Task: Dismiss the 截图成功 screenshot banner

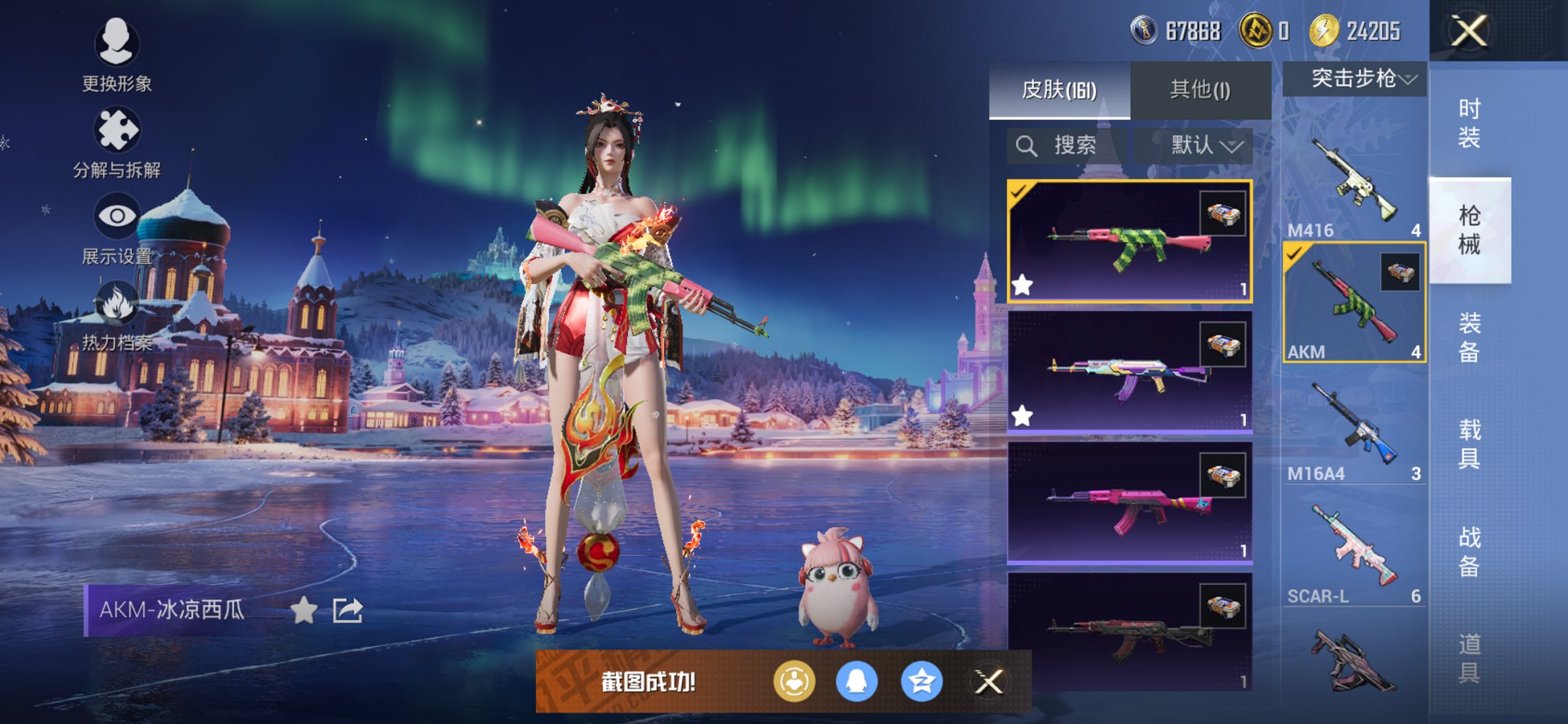Action: (989, 682)
